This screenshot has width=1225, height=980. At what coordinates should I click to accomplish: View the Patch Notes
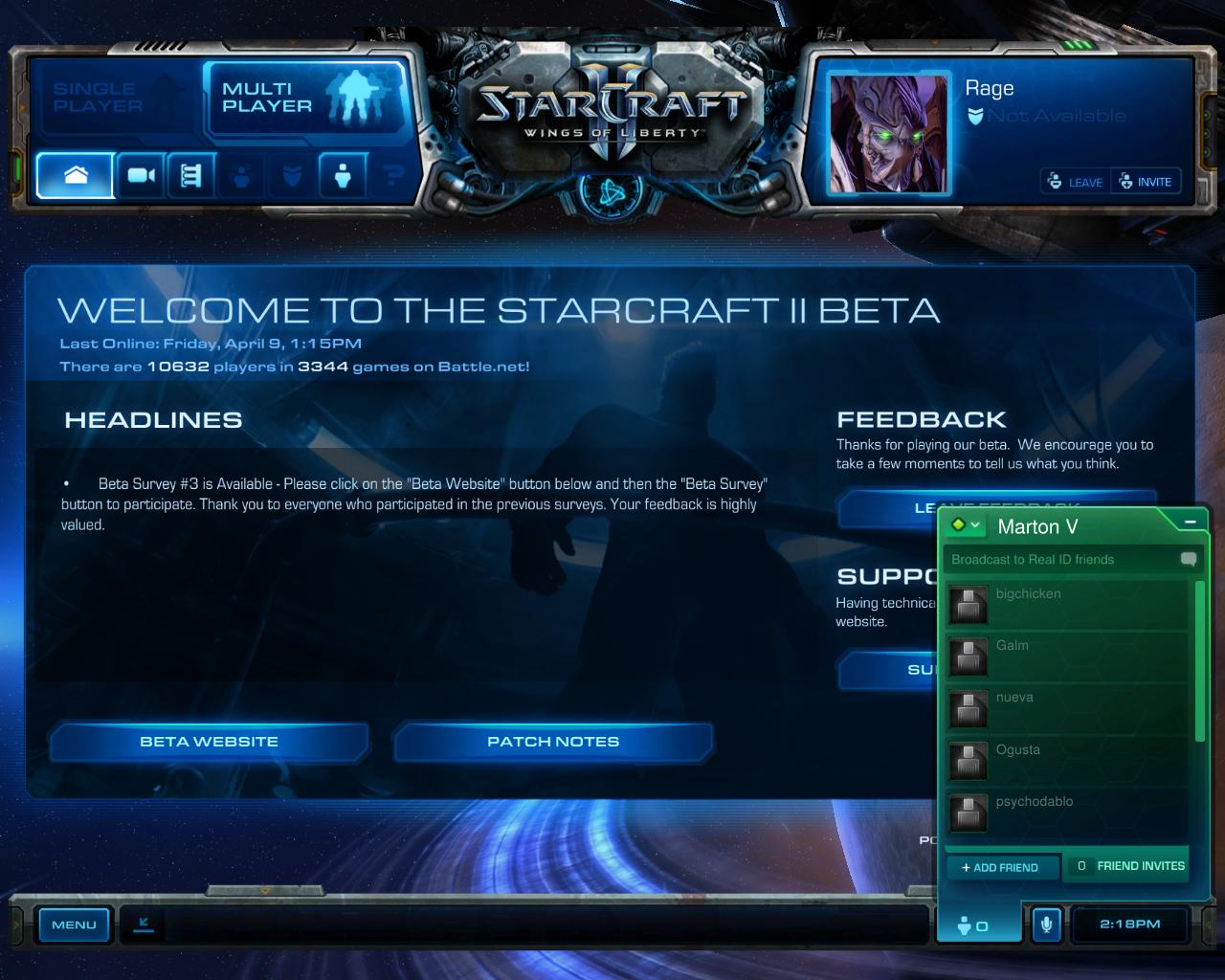tap(553, 742)
